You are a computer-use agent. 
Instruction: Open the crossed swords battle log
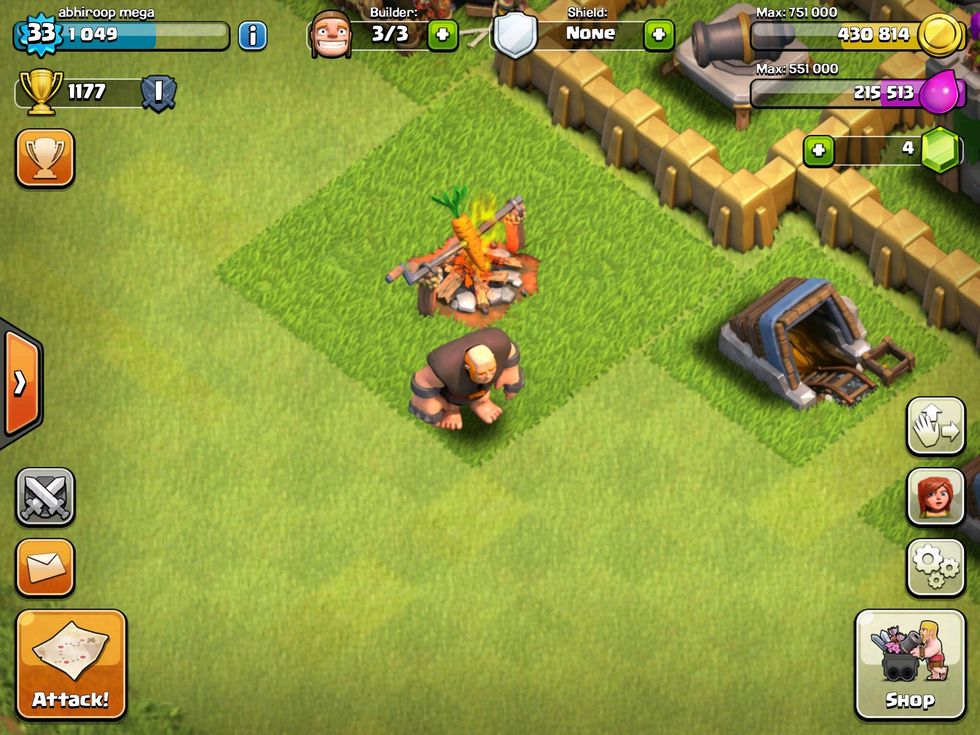point(44,496)
